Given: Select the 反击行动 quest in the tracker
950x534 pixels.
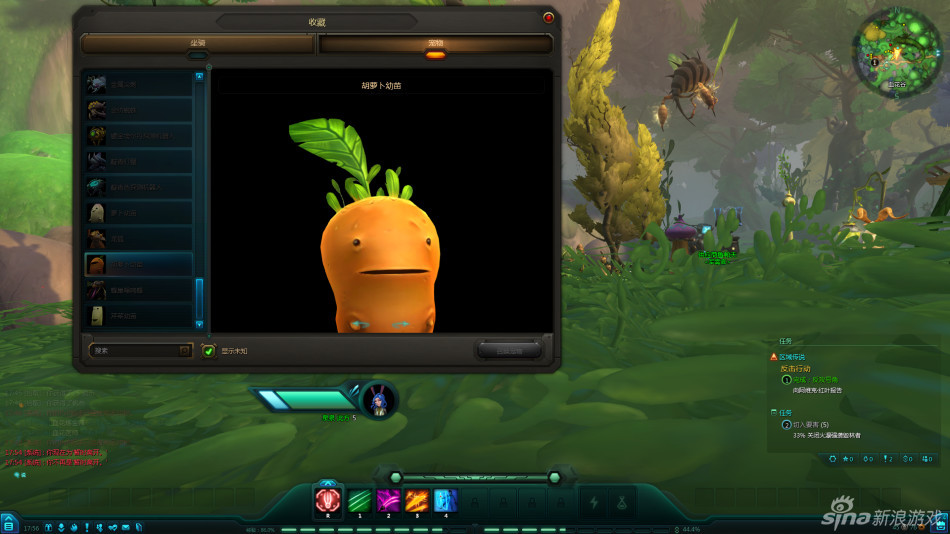Looking at the screenshot, I should click(797, 368).
